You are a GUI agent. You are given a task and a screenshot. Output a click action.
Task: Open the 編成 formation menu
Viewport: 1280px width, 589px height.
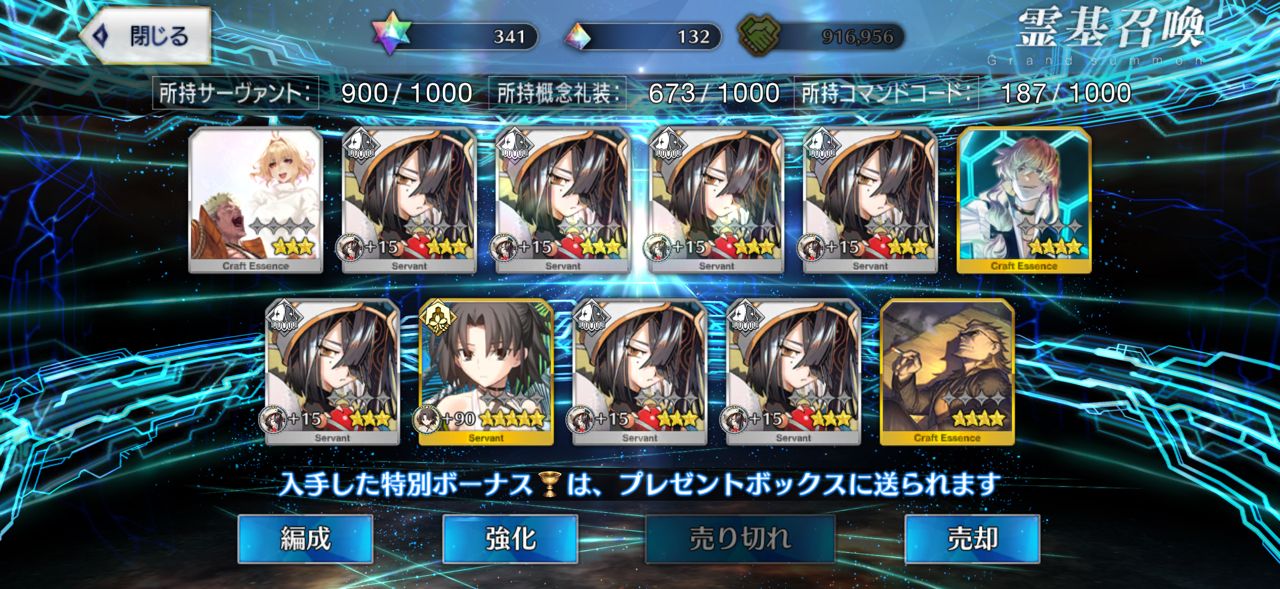pyautogui.click(x=305, y=539)
